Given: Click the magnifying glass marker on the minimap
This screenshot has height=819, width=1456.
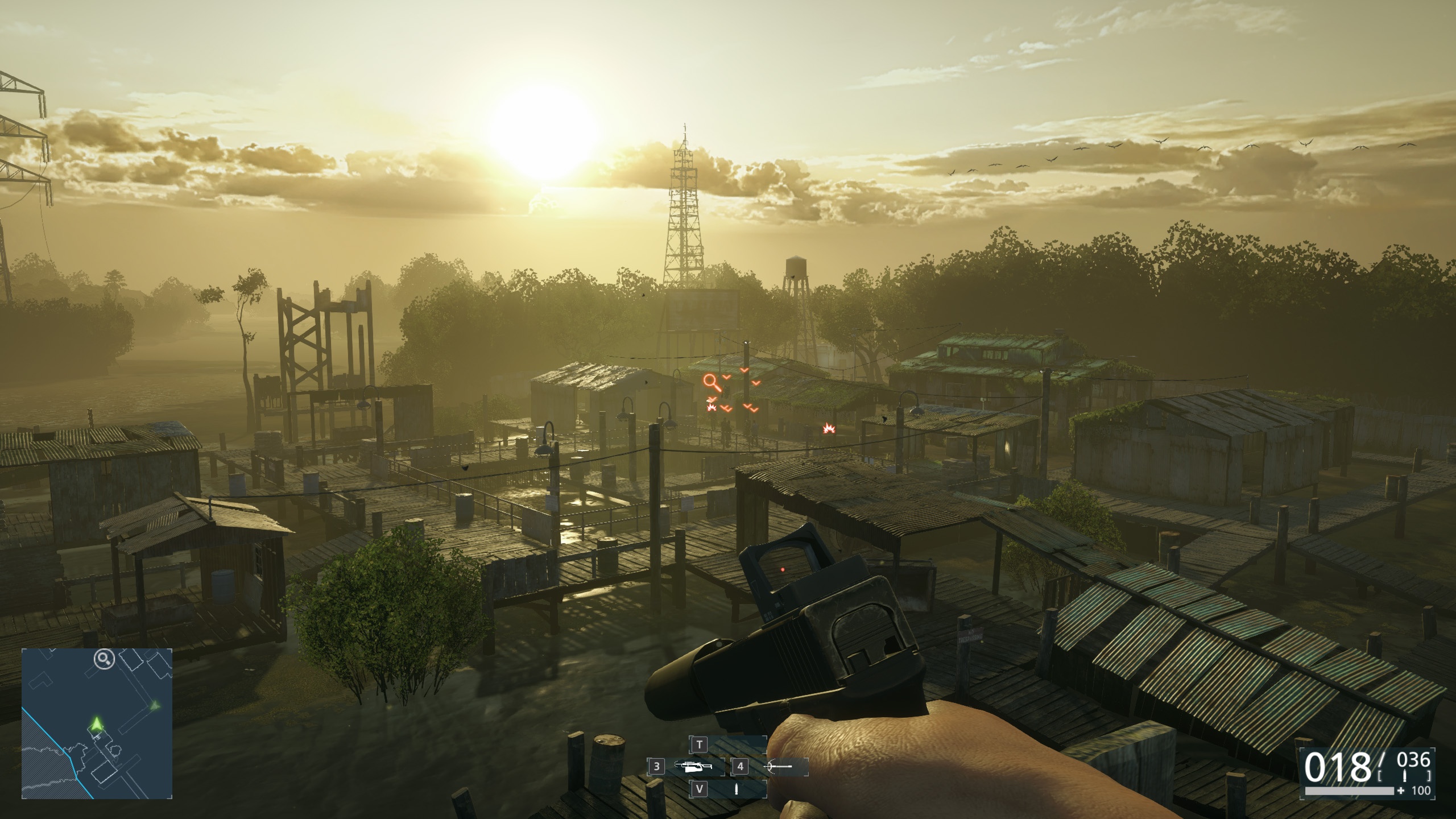Looking at the screenshot, I should point(104,659).
